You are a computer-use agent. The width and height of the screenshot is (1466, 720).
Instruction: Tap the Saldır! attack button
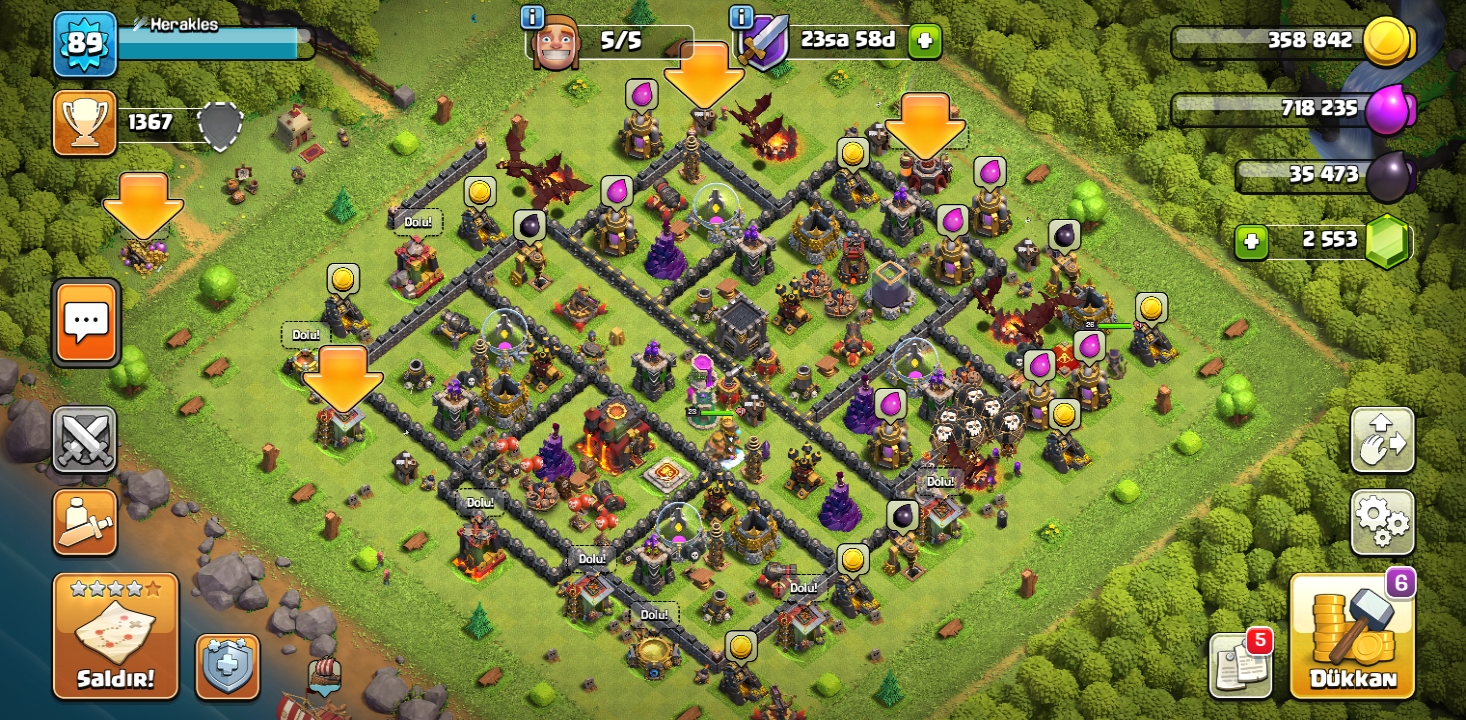pos(115,636)
